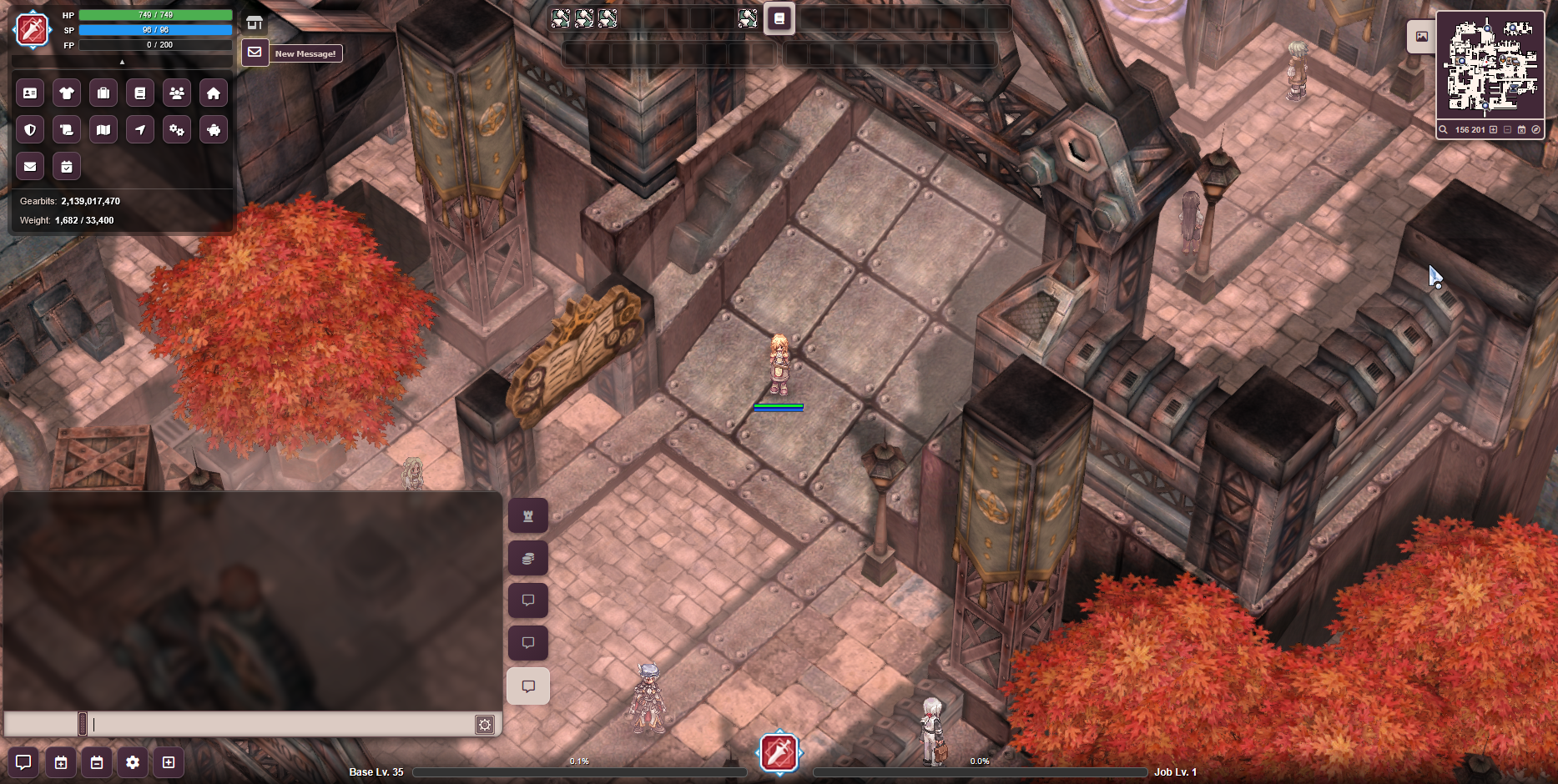Screen dimensions: 1558x784
Task: Open the party members window
Action: (x=176, y=93)
